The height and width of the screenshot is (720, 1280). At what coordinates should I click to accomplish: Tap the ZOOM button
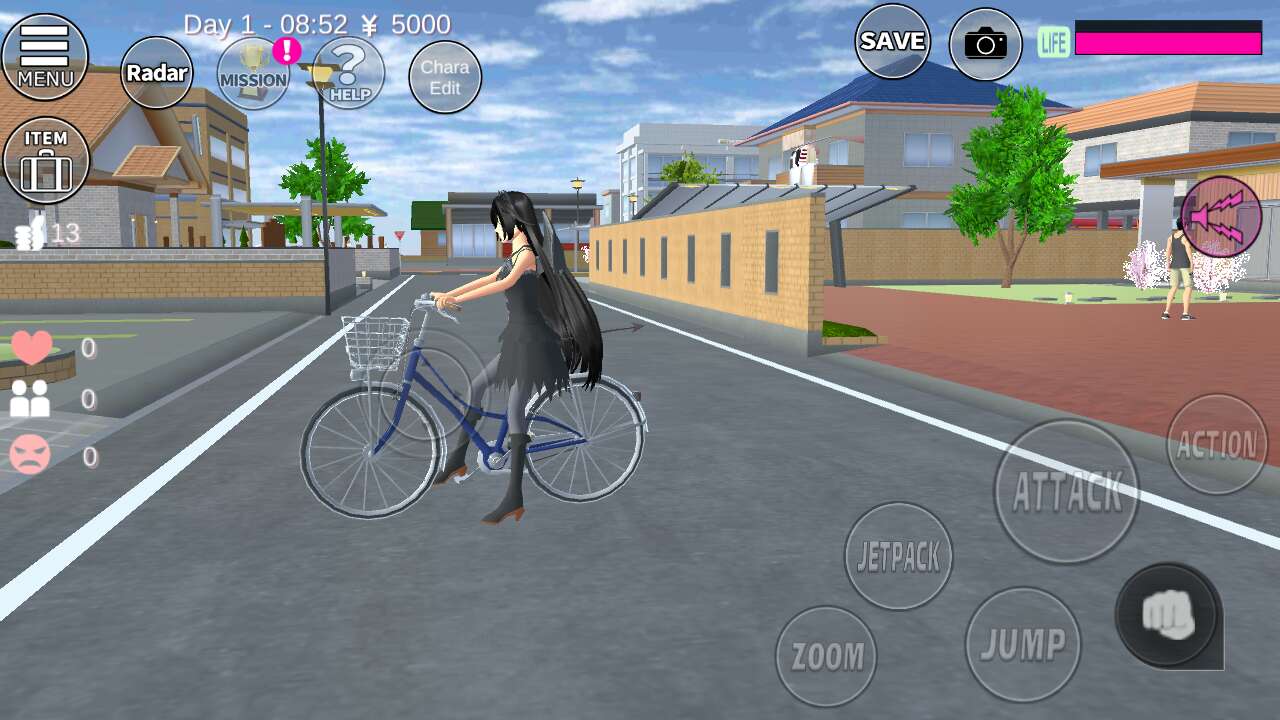click(827, 656)
